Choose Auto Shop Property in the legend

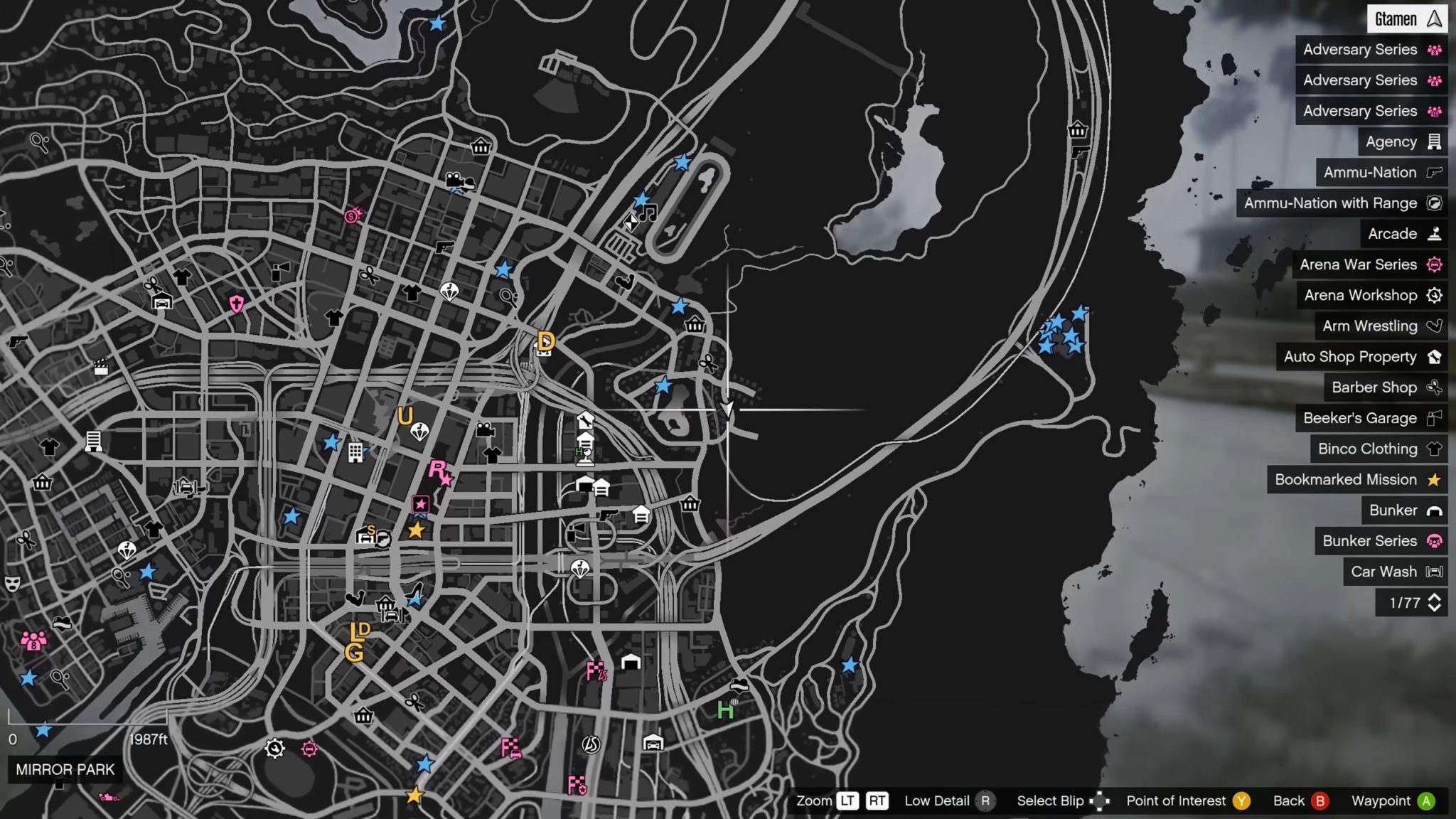(x=1361, y=357)
